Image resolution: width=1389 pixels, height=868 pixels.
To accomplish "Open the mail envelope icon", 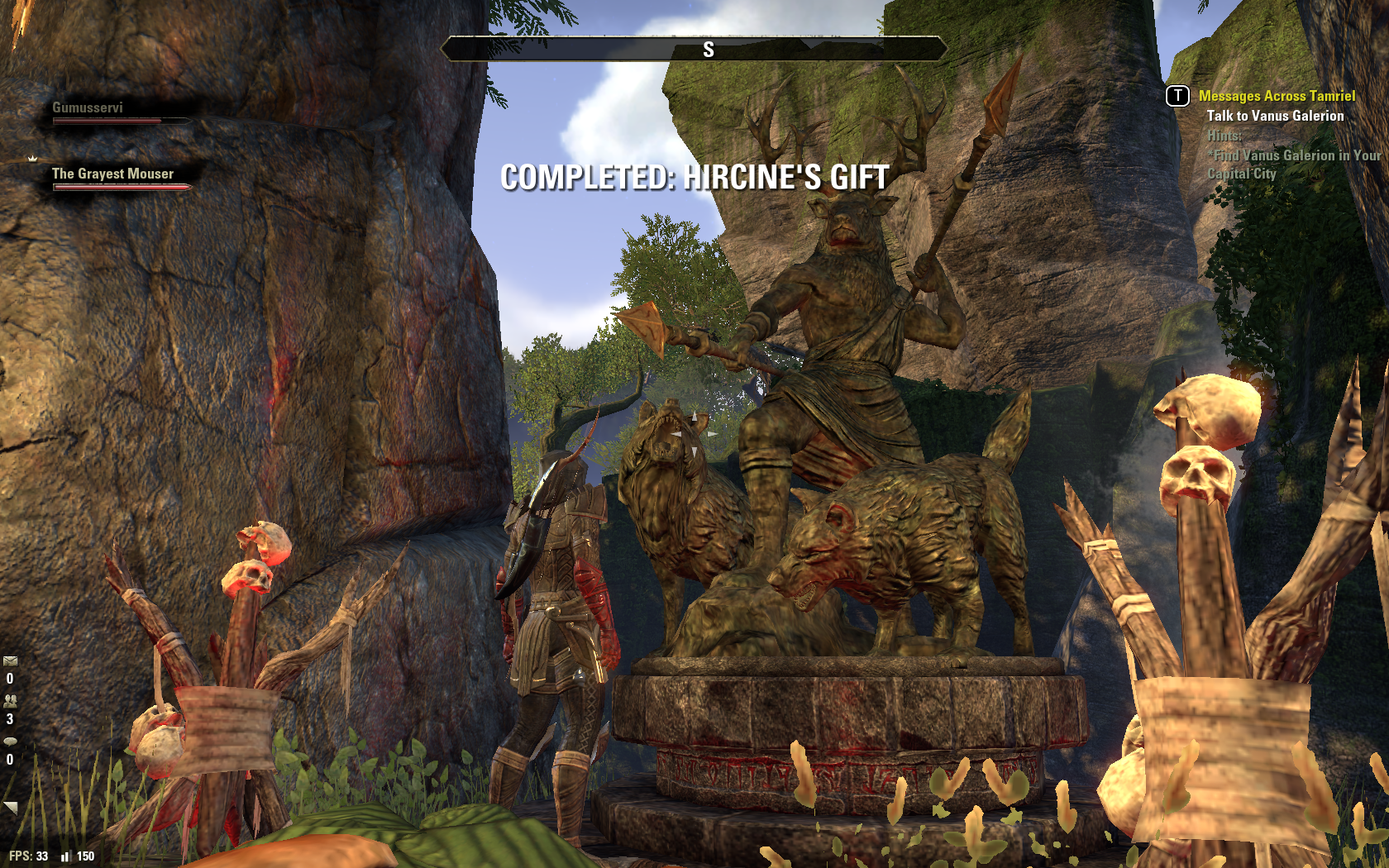I will (x=10, y=661).
